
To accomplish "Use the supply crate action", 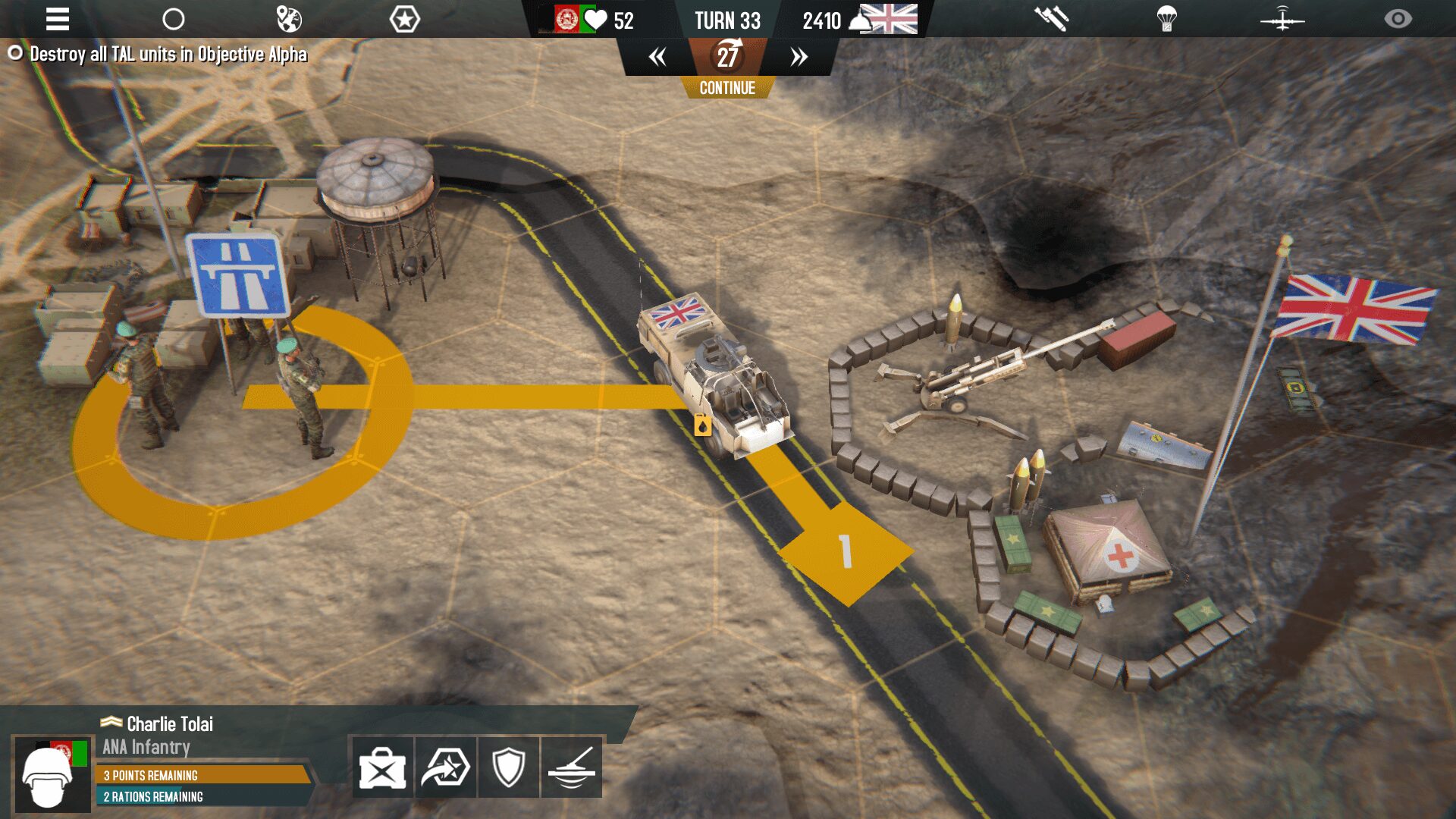I will tap(382, 767).
